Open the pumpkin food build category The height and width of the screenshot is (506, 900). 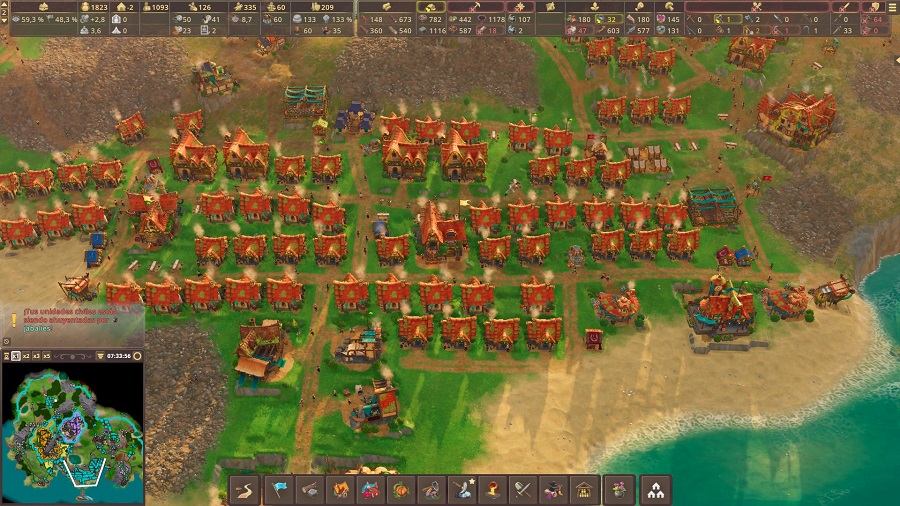(x=400, y=490)
